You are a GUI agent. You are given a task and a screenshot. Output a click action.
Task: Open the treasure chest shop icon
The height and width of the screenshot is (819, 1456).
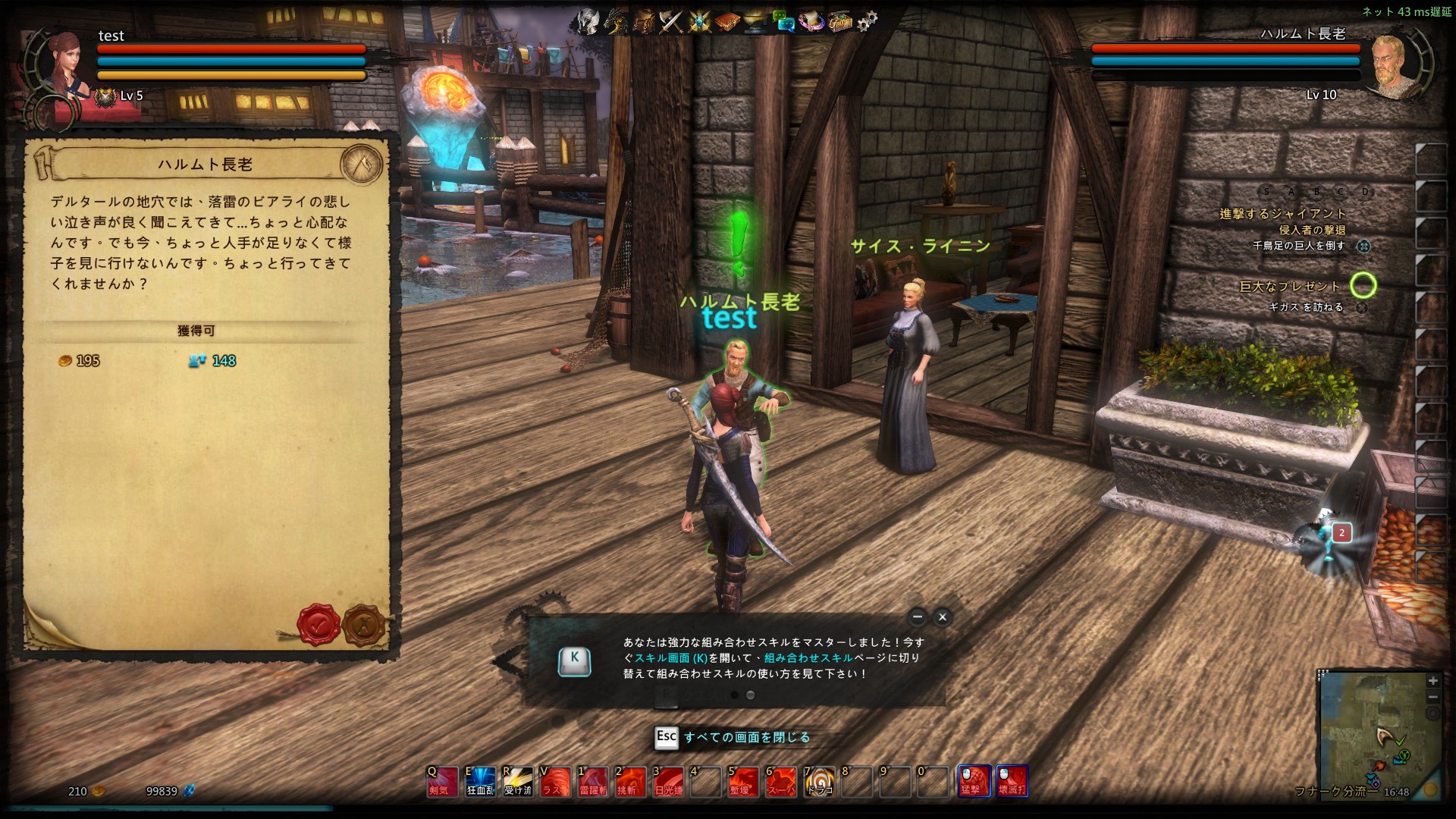pyautogui.click(x=839, y=21)
